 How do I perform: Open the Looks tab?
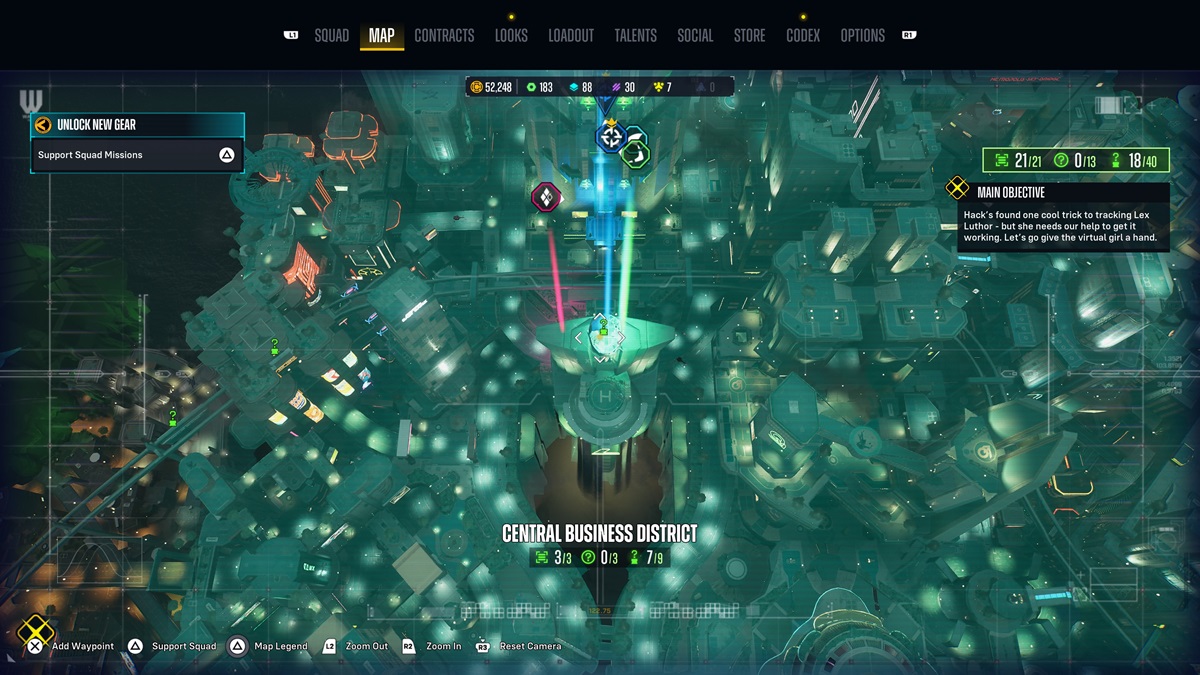pyautogui.click(x=511, y=36)
